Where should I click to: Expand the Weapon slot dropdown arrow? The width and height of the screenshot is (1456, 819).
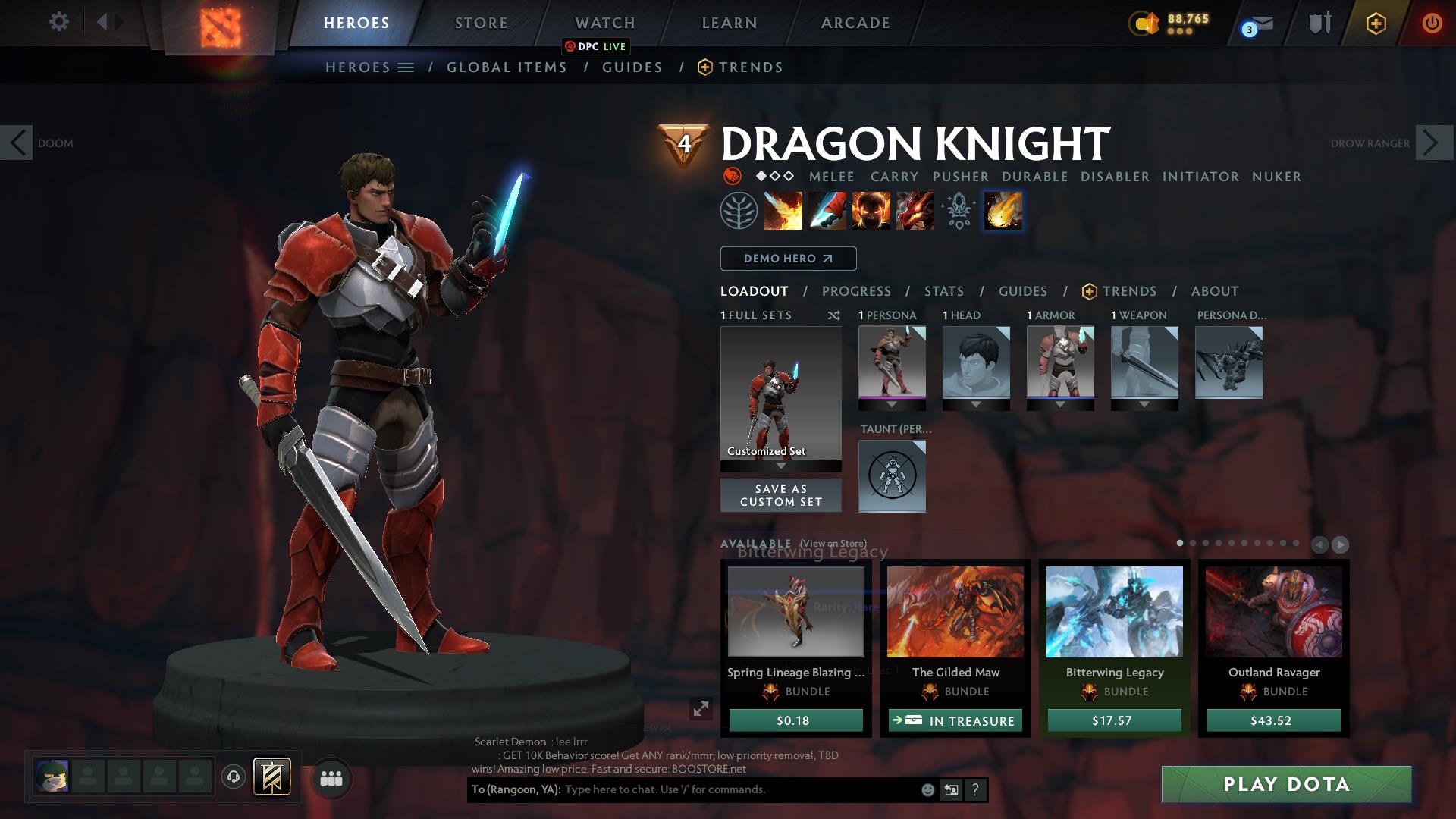coord(1144,404)
